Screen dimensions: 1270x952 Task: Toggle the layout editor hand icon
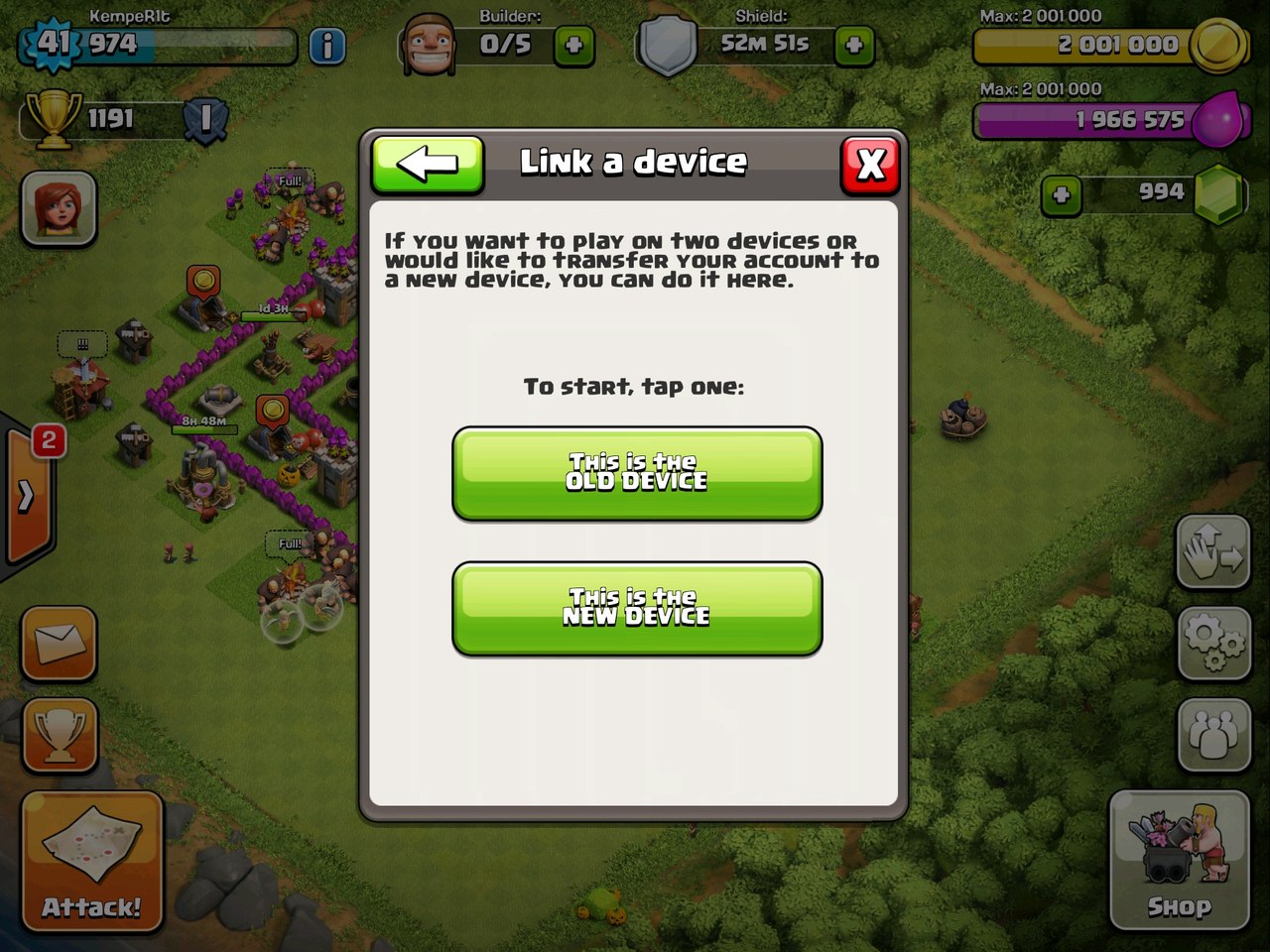click(x=1213, y=551)
